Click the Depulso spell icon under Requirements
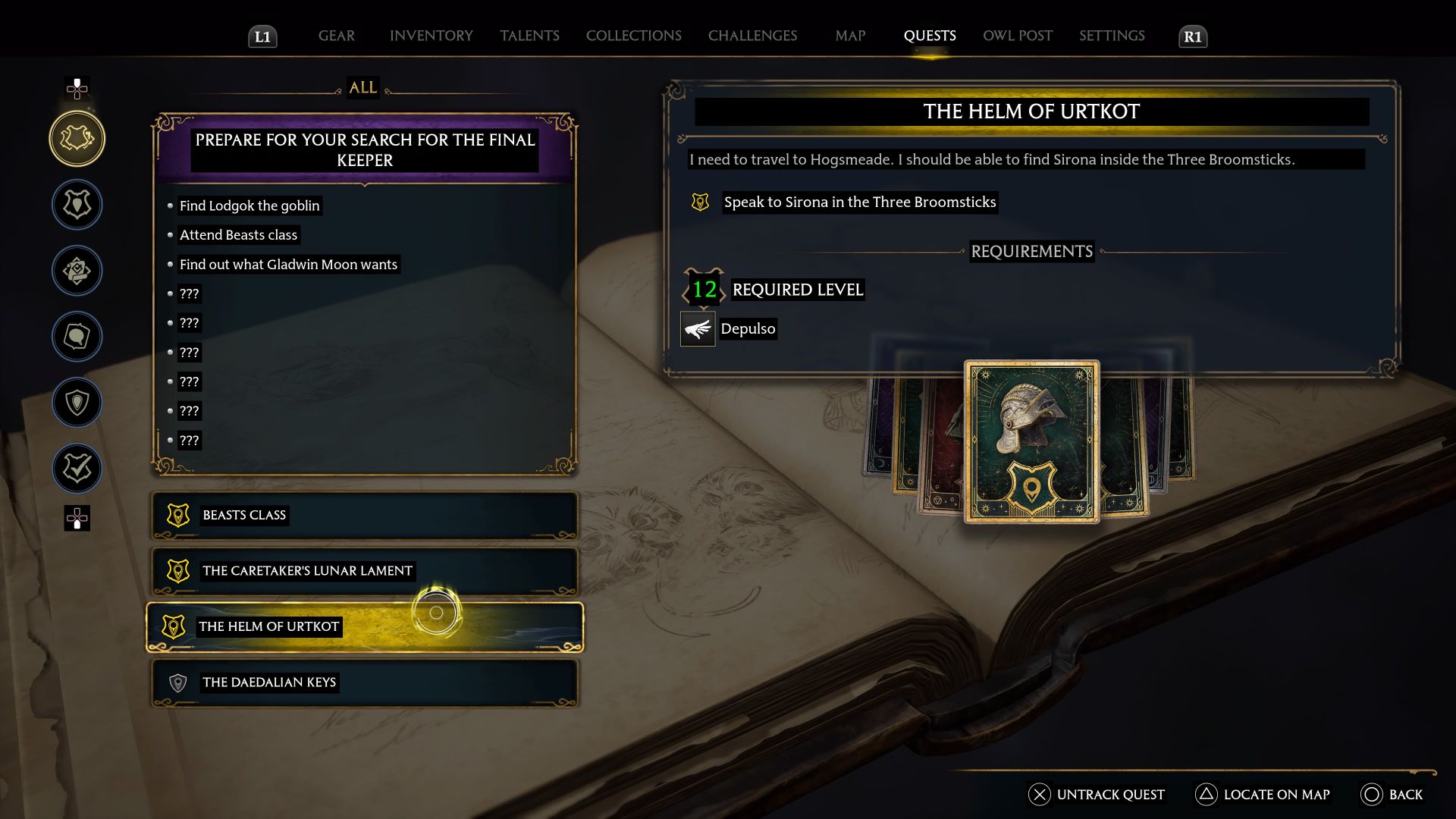The image size is (1456, 819). (x=697, y=329)
